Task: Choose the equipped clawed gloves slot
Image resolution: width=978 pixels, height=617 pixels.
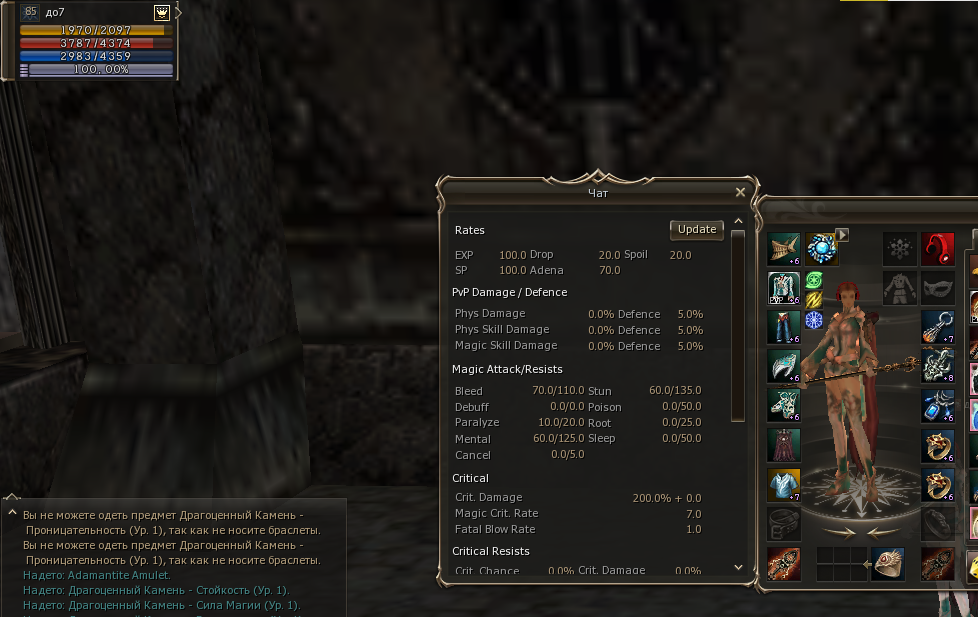Action: (x=783, y=365)
